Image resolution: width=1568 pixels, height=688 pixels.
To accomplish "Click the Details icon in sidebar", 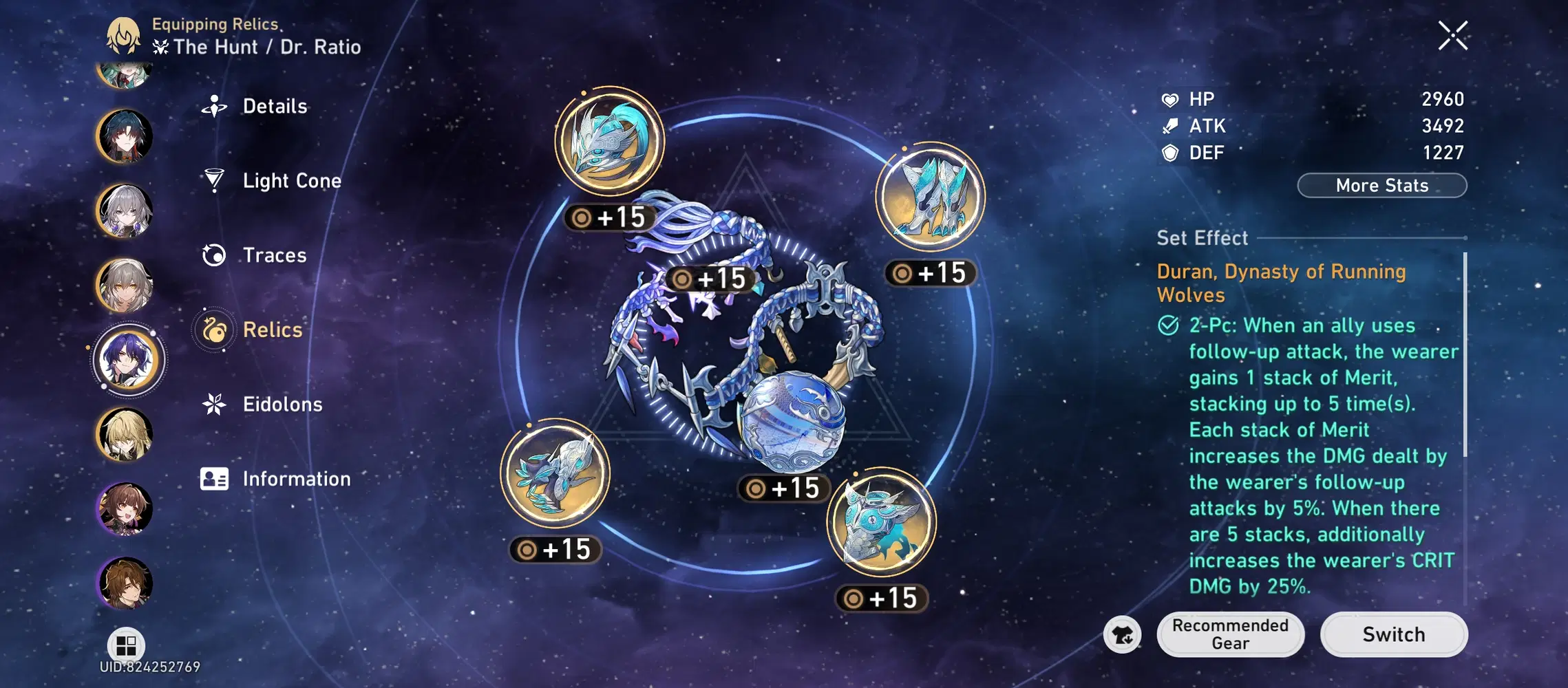I will point(215,106).
